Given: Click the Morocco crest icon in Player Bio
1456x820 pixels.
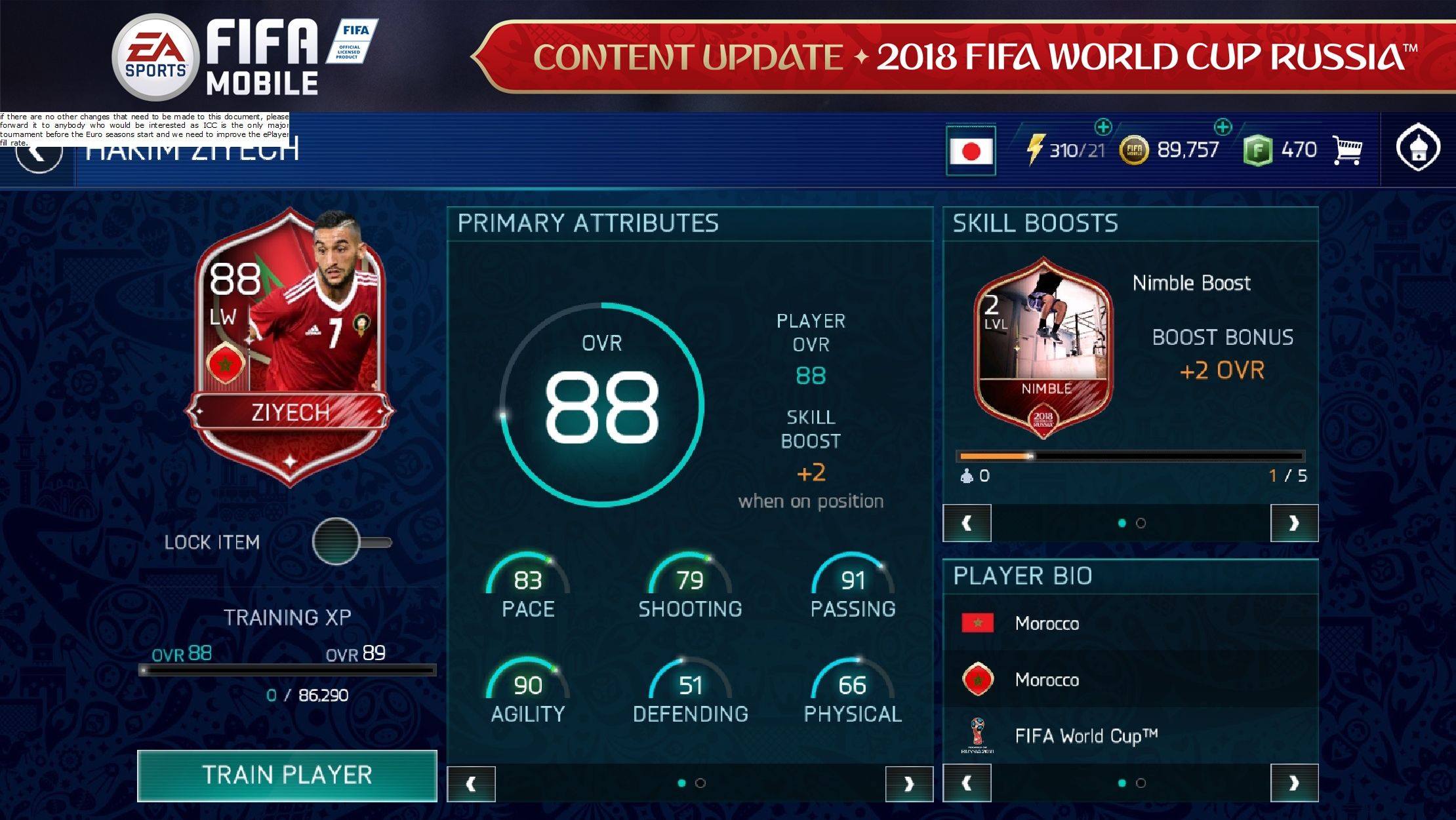Looking at the screenshot, I should pos(979,680).
